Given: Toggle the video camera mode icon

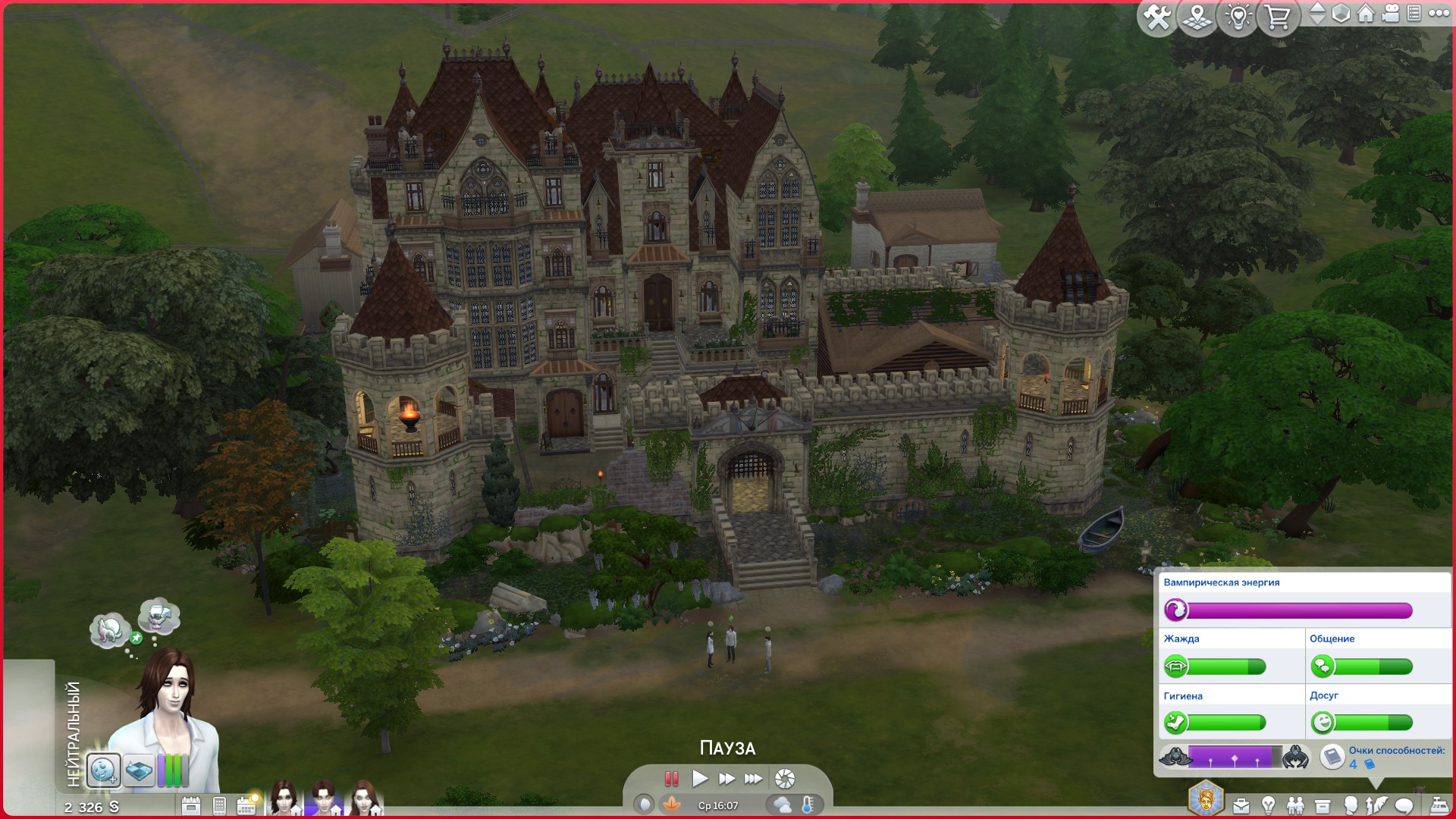Looking at the screenshot, I should click(1390, 14).
